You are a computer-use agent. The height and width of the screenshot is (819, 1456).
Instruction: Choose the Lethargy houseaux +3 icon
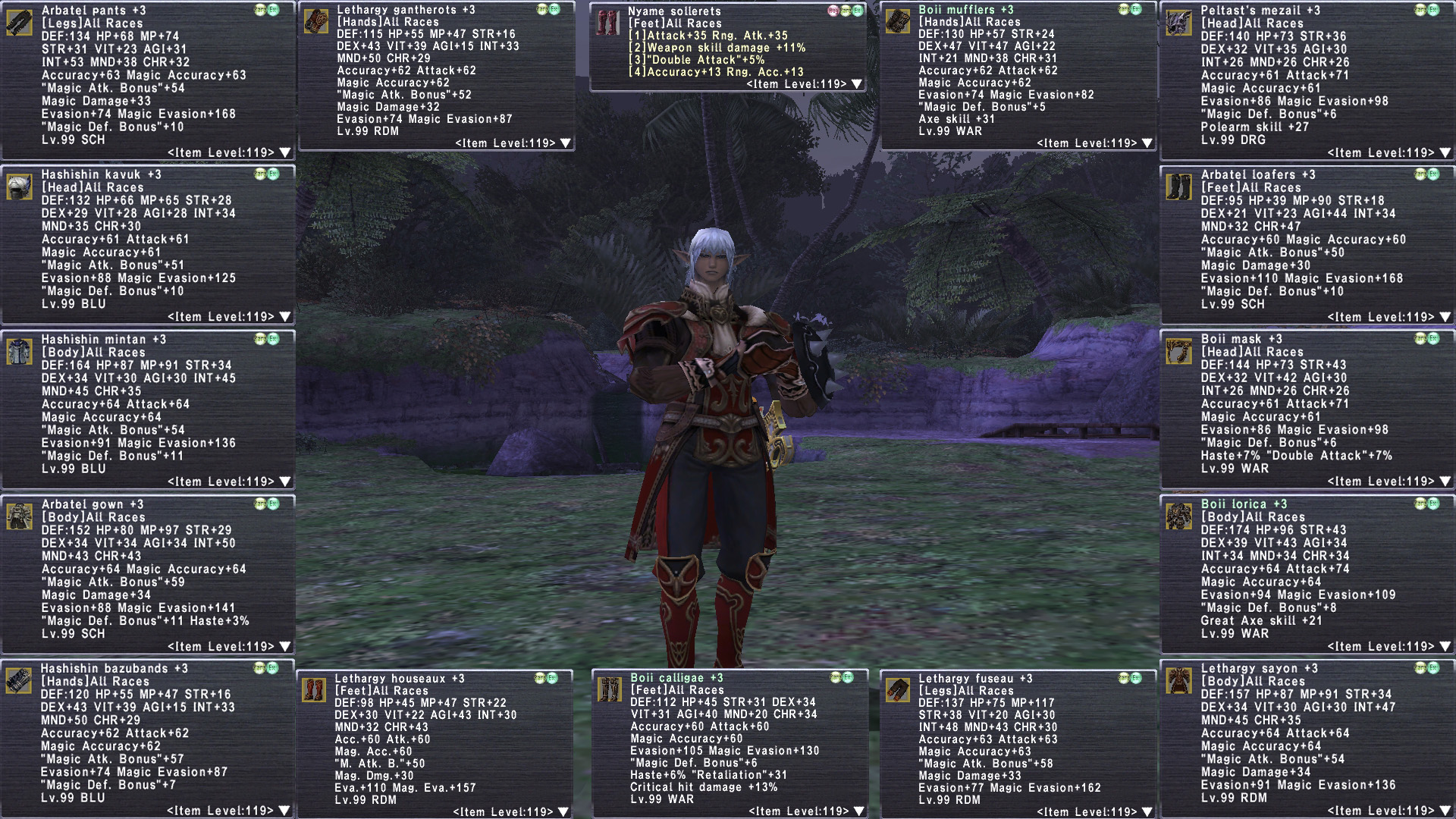point(313,690)
